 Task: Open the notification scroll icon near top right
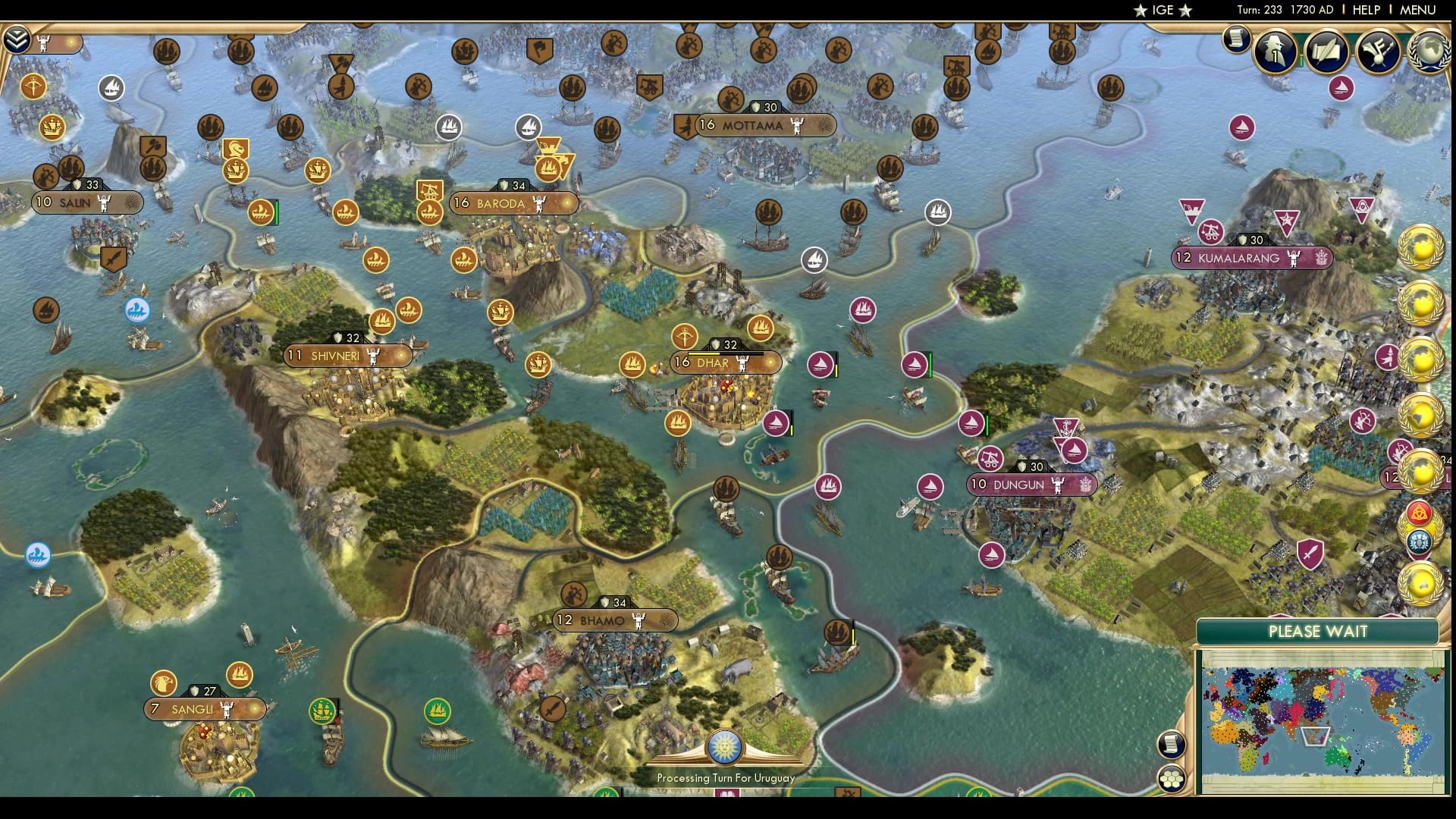[1238, 40]
